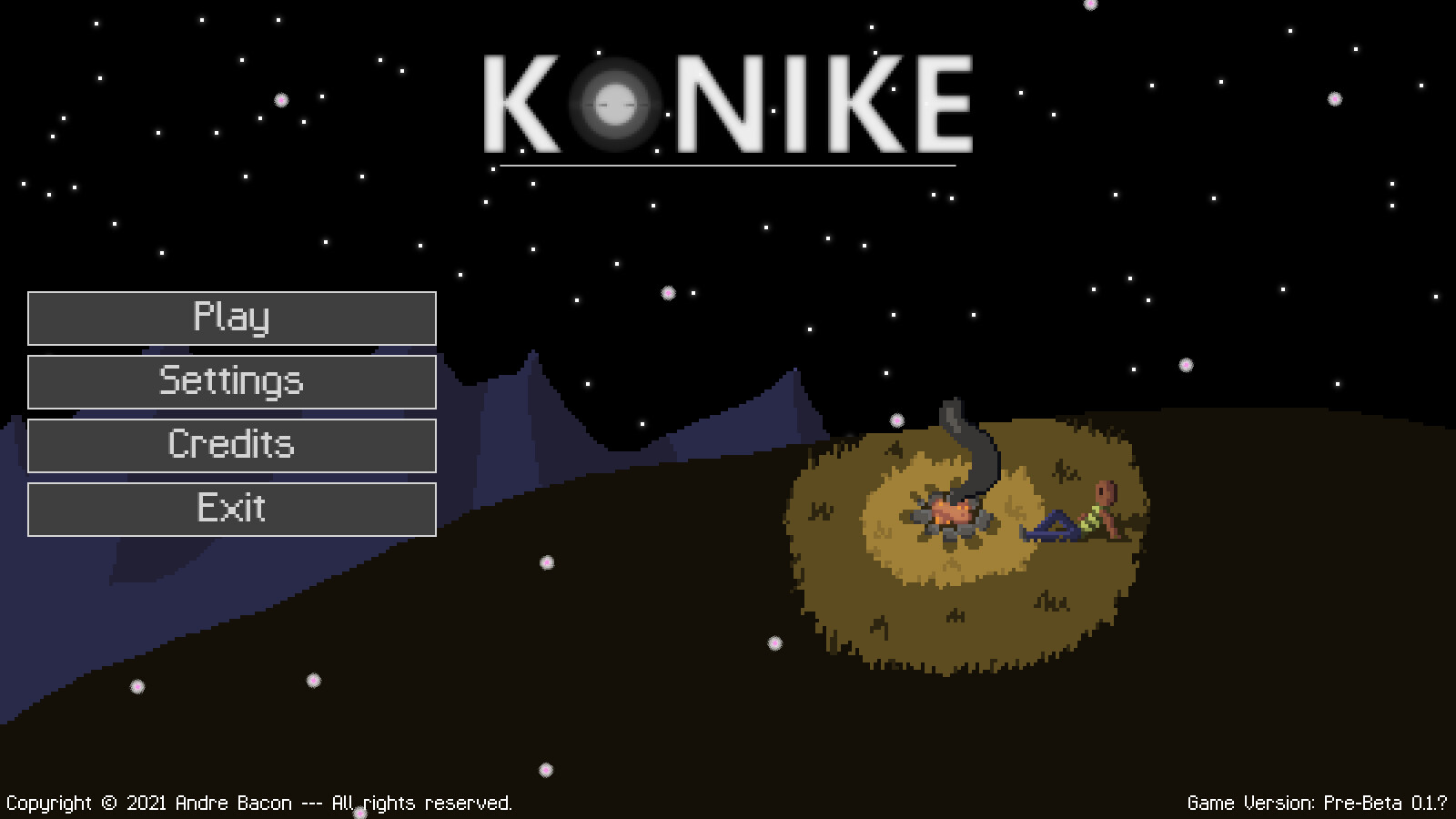Click the underline beneath the KONIKE logo
This screenshot has width=1456, height=819.
(728, 164)
